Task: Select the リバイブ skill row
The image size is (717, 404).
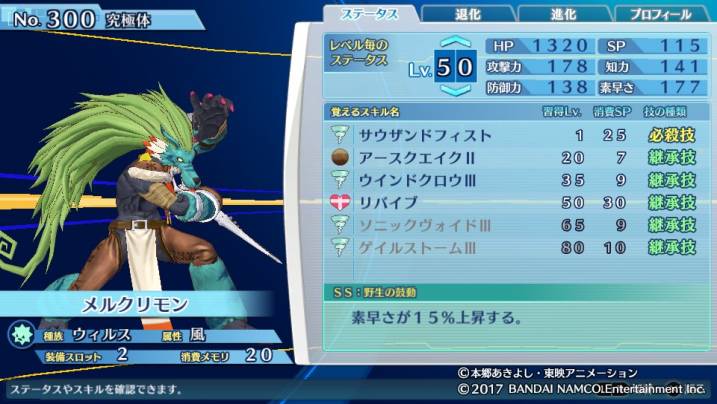Action: point(513,202)
